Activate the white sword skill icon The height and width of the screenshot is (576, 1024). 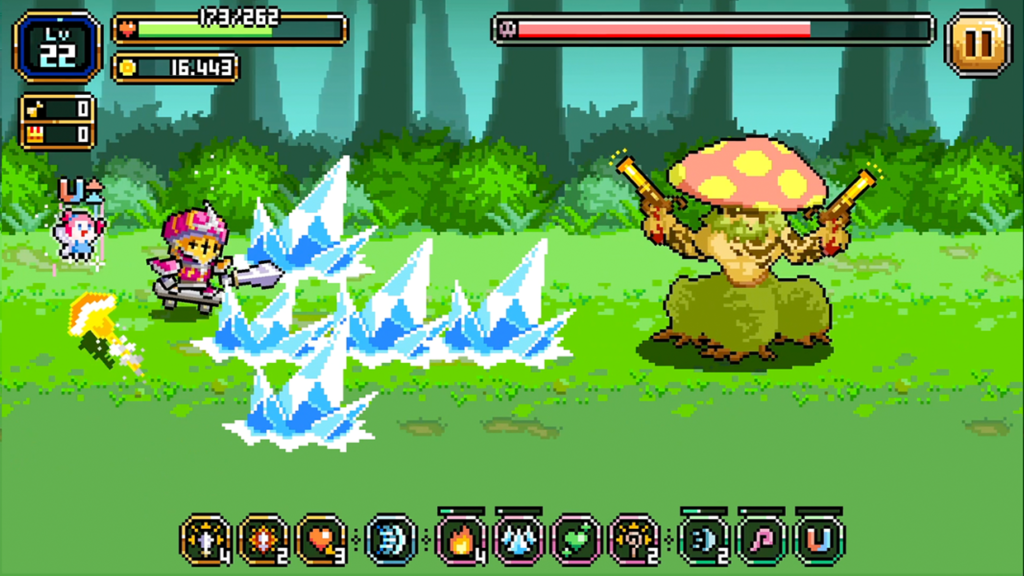click(205, 540)
